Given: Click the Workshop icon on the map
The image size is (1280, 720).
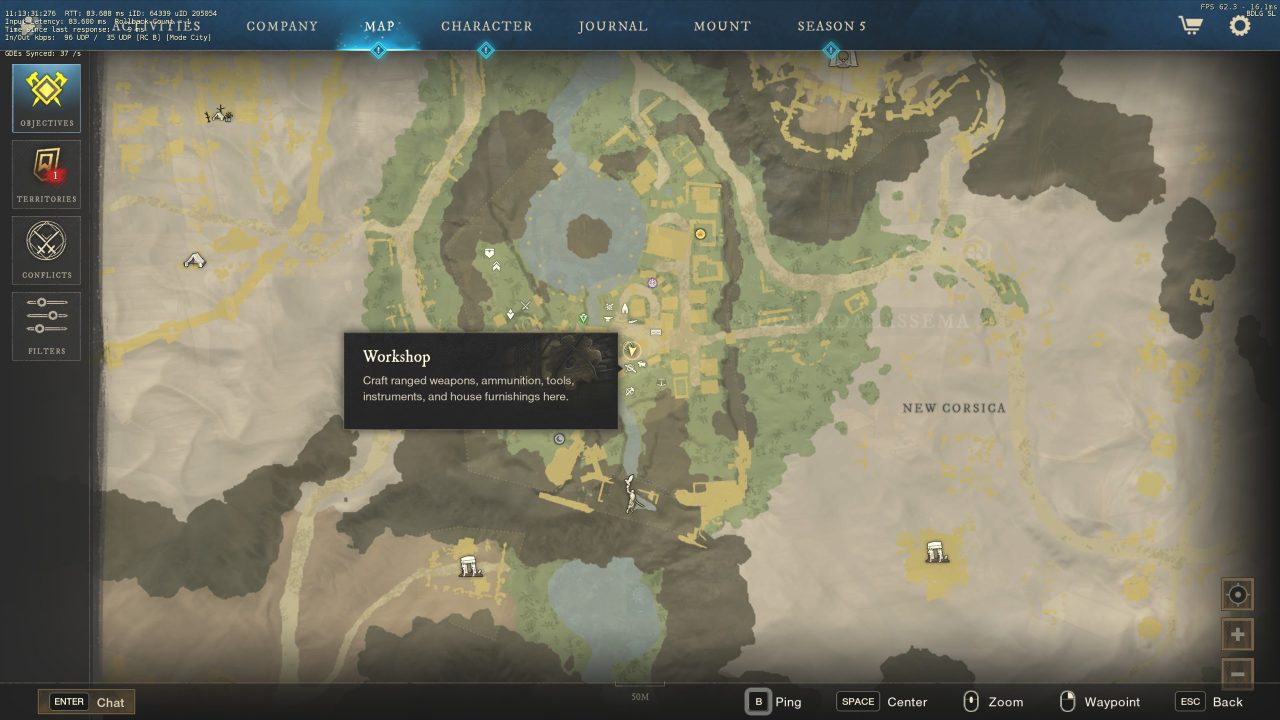Looking at the screenshot, I should tap(631, 368).
